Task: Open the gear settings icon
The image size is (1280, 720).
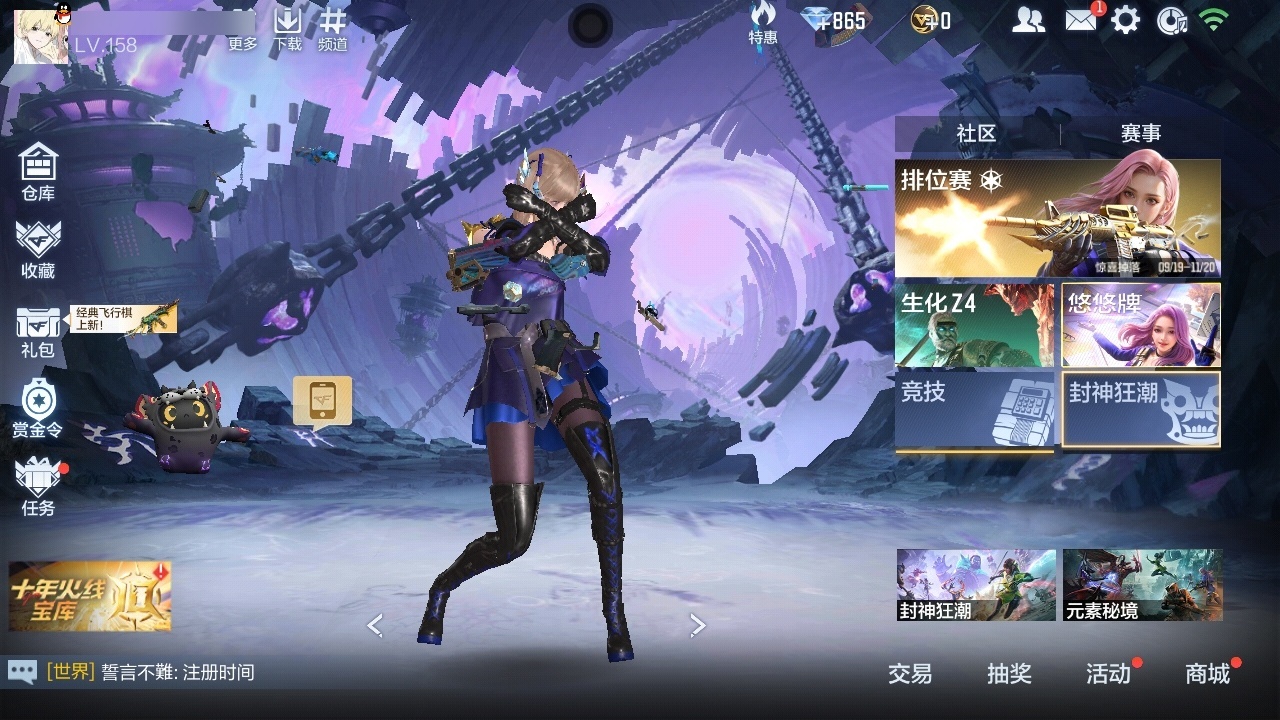Action: 1126,20
